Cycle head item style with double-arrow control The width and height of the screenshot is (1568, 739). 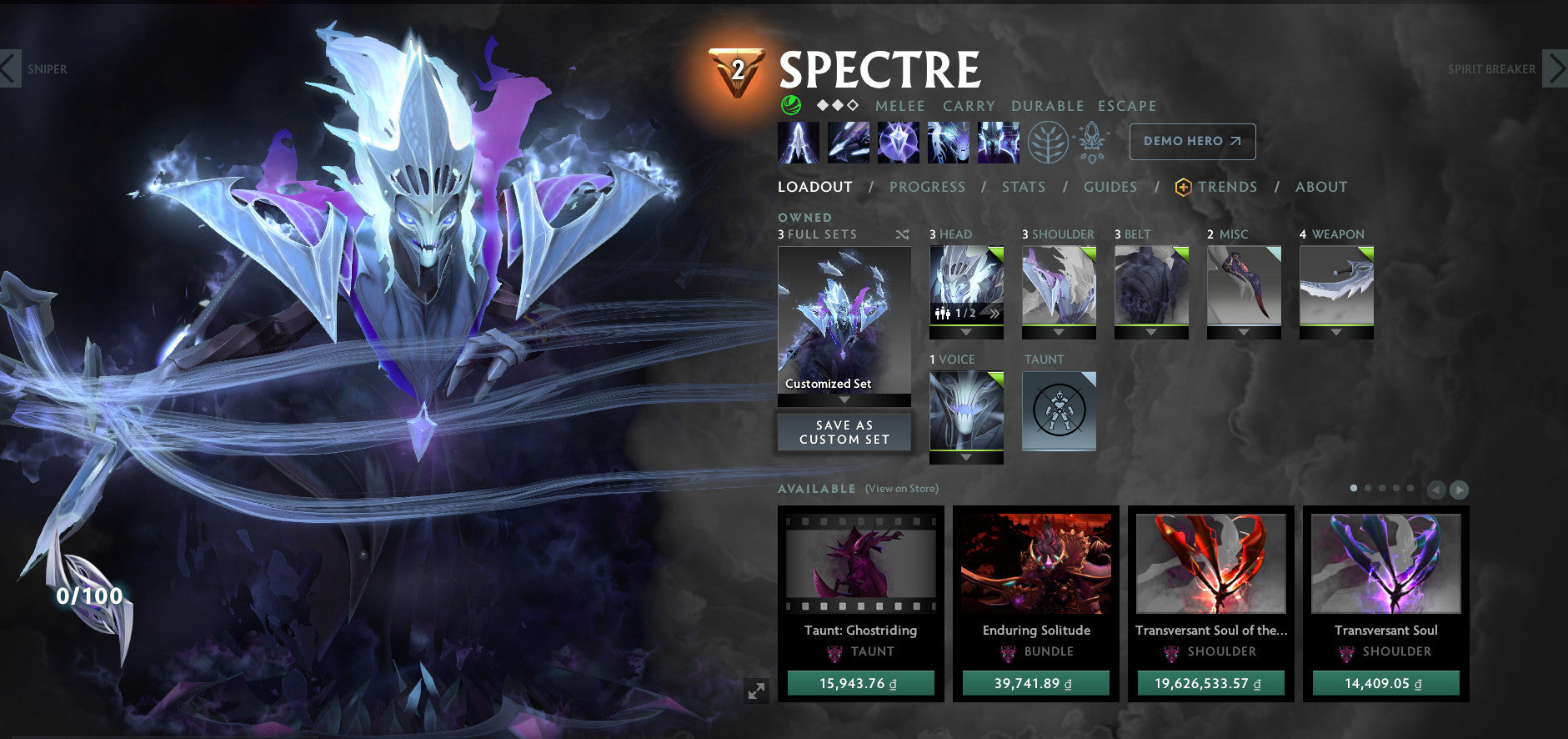coord(994,314)
